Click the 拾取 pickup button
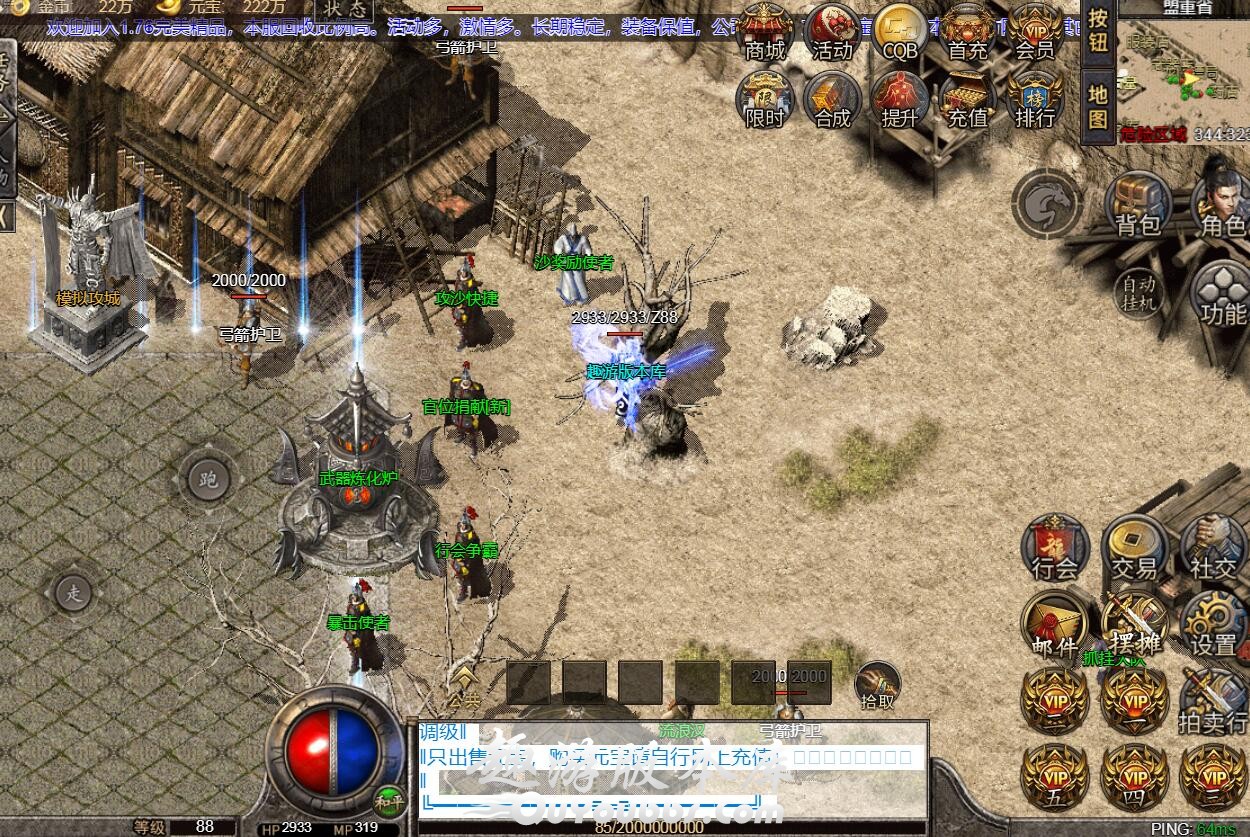The image size is (1250, 837). coord(877,686)
